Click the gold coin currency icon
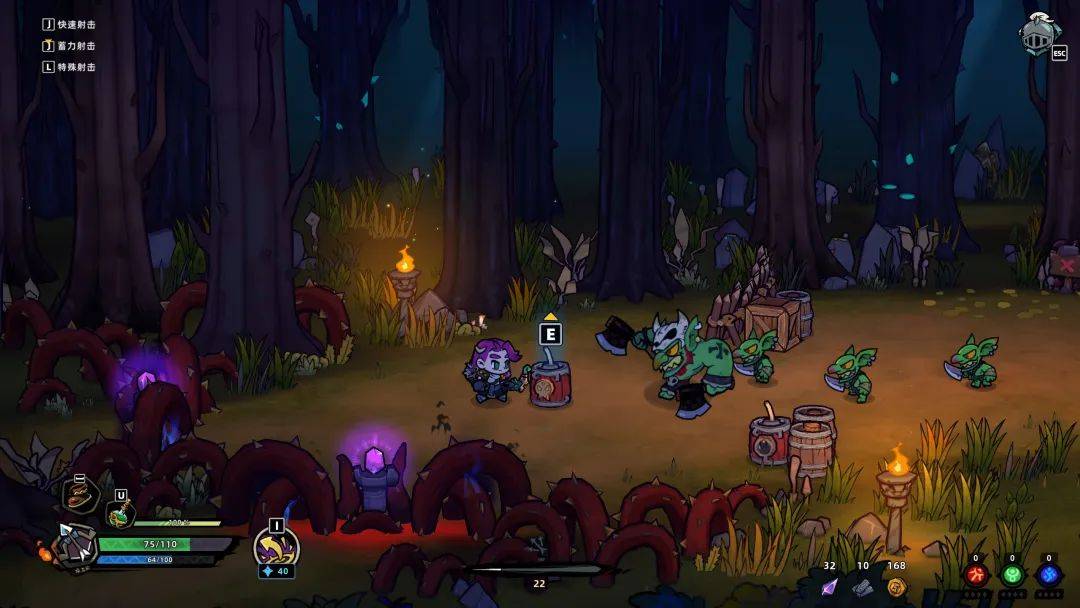1080x608 pixels. [x=896, y=586]
